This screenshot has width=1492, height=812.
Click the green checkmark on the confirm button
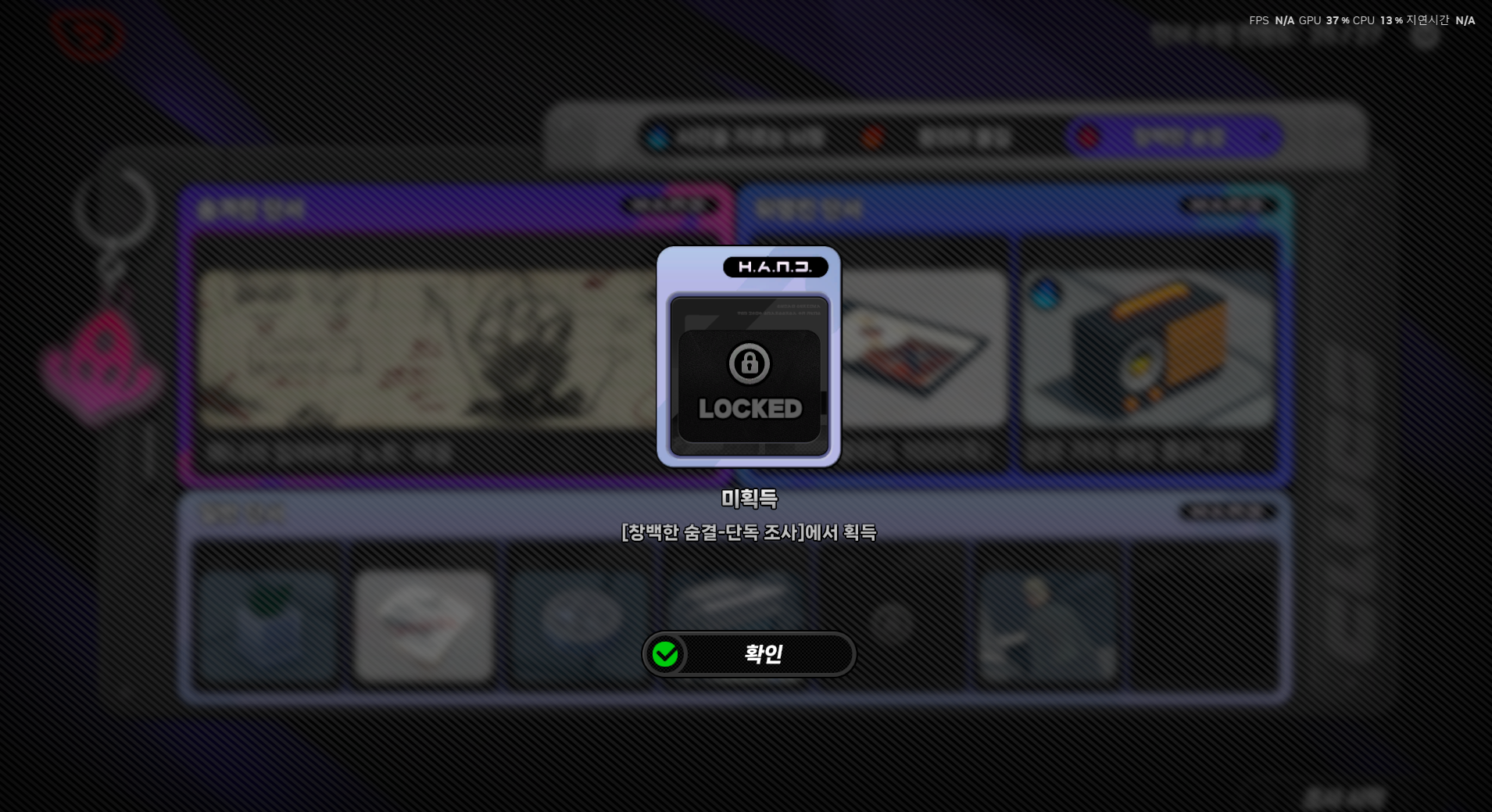tap(665, 654)
